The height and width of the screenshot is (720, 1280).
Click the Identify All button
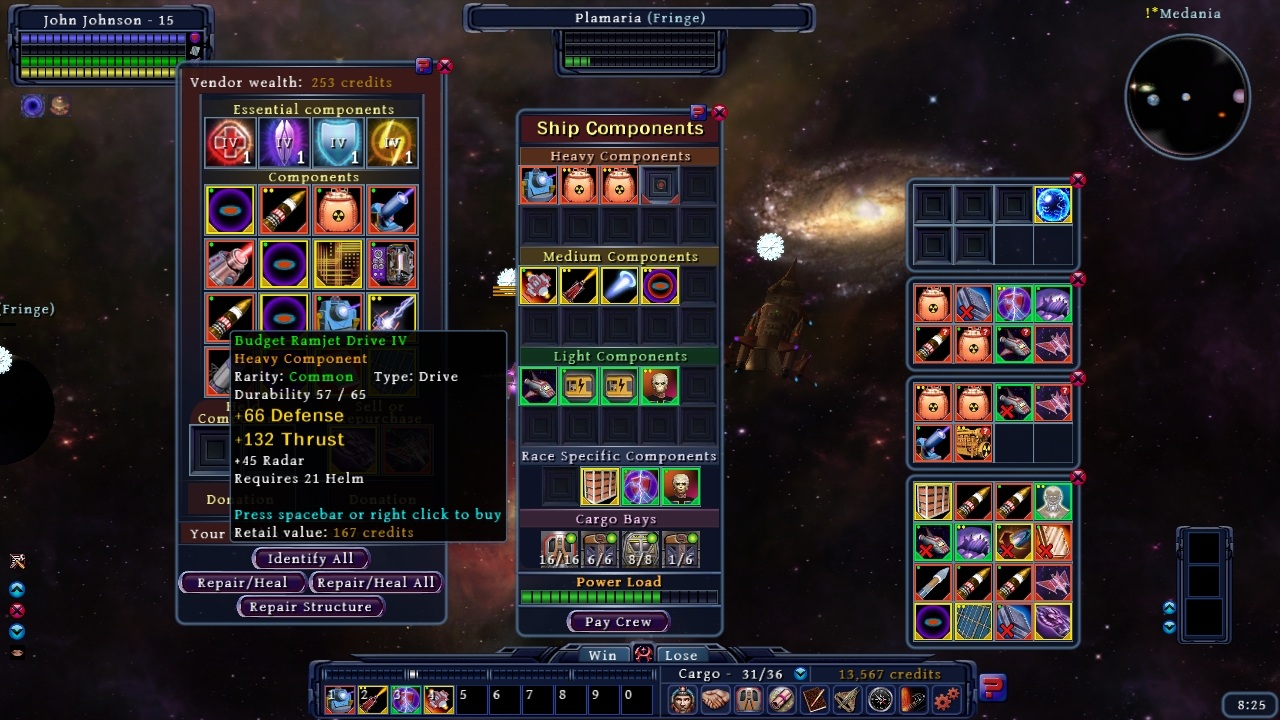click(x=310, y=559)
